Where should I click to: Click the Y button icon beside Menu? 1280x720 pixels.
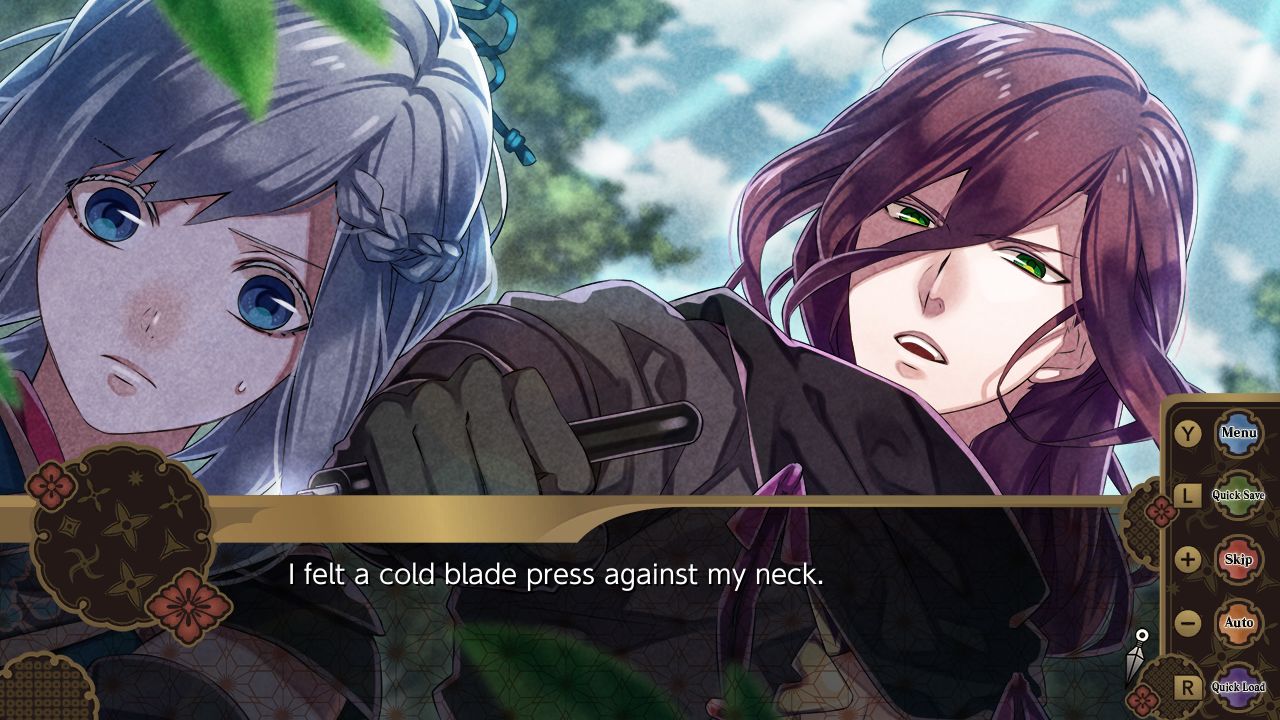click(x=1186, y=432)
